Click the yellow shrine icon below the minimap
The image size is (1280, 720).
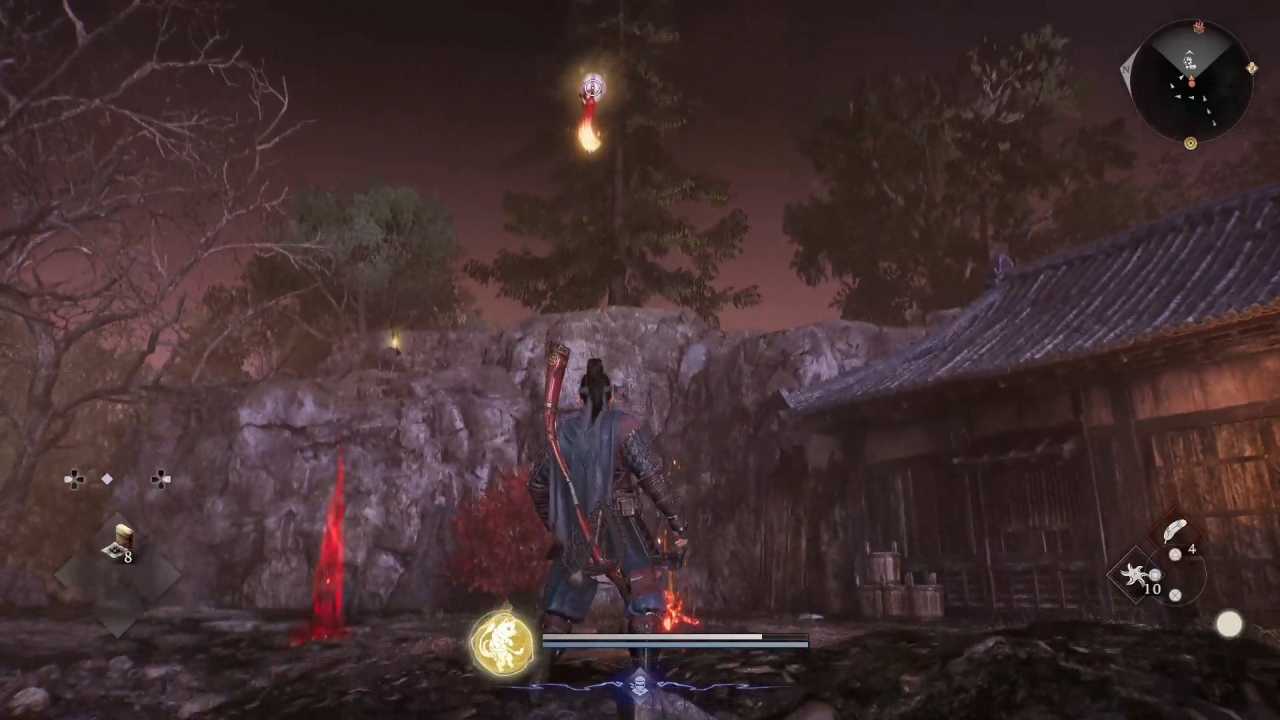[1190, 142]
